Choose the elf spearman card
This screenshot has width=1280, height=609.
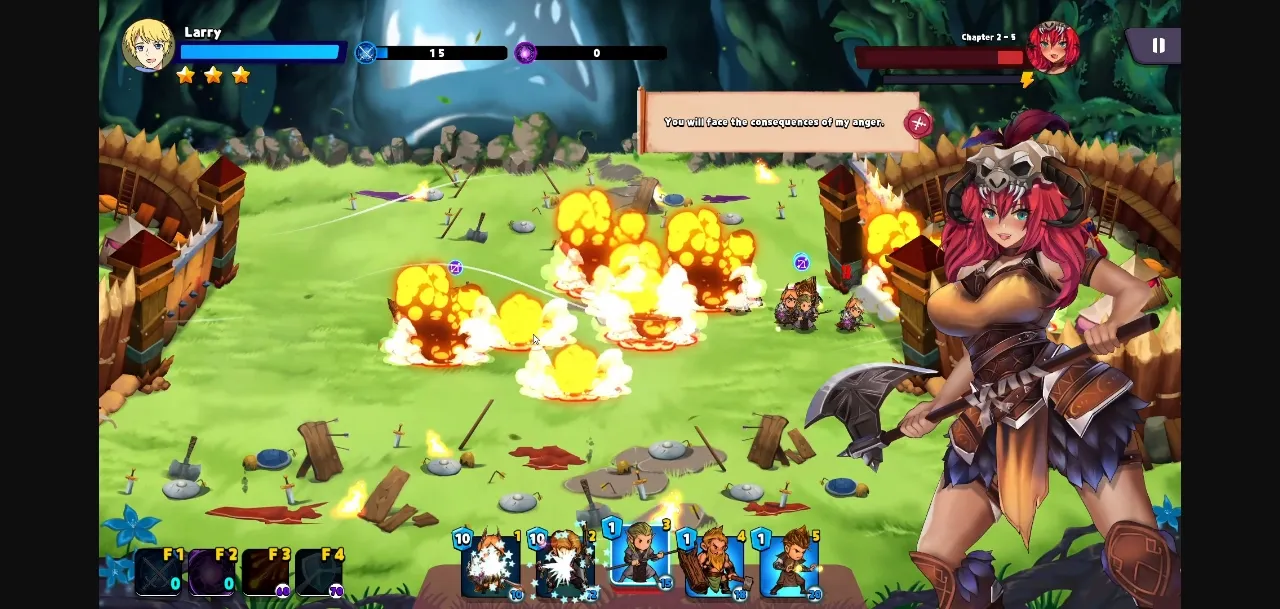pos(640,560)
